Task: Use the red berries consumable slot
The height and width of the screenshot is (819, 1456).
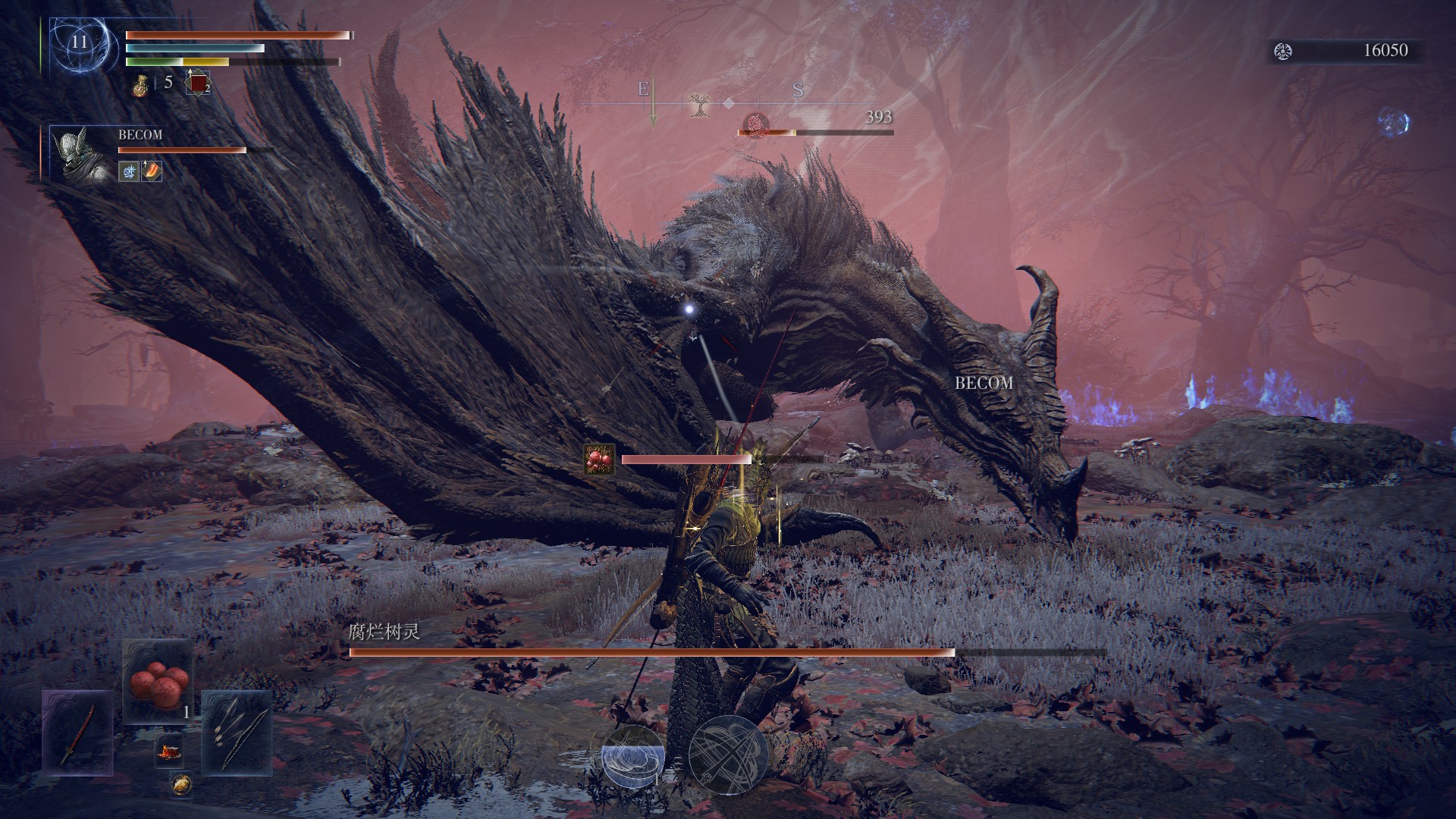Action: coord(158,680)
